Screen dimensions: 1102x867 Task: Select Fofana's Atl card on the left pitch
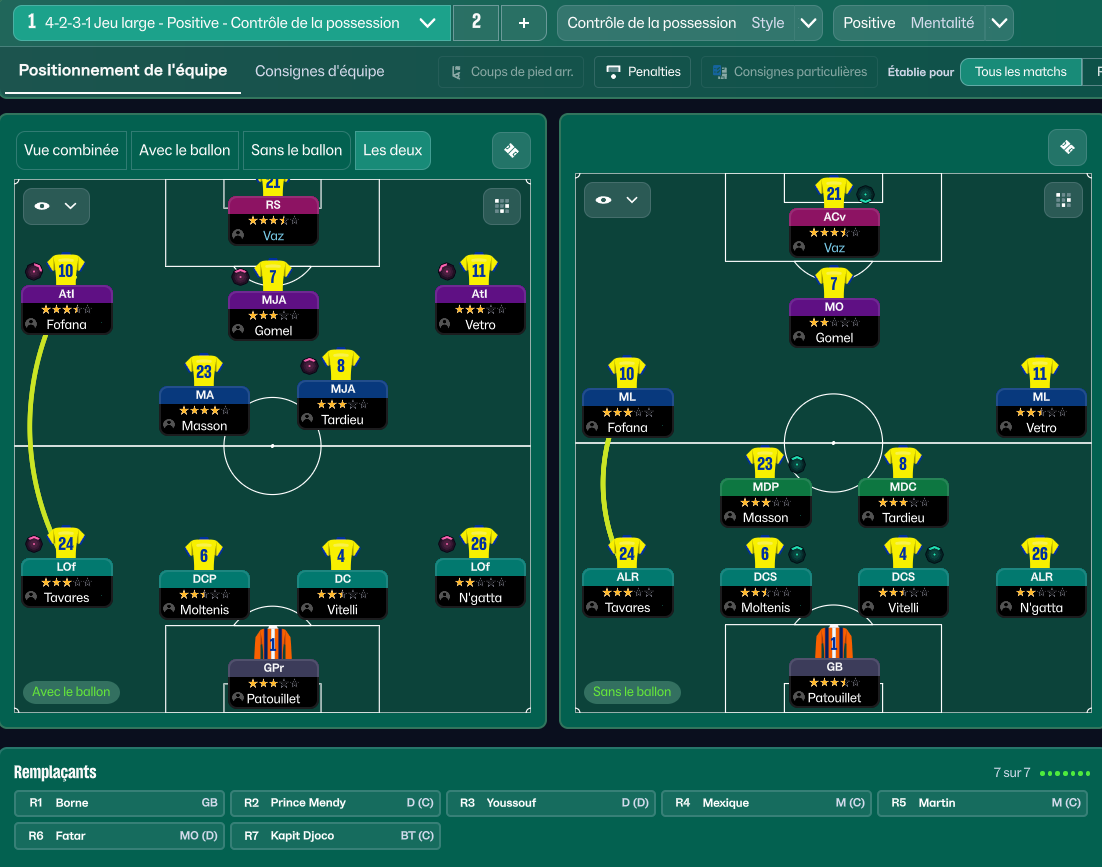(67, 310)
